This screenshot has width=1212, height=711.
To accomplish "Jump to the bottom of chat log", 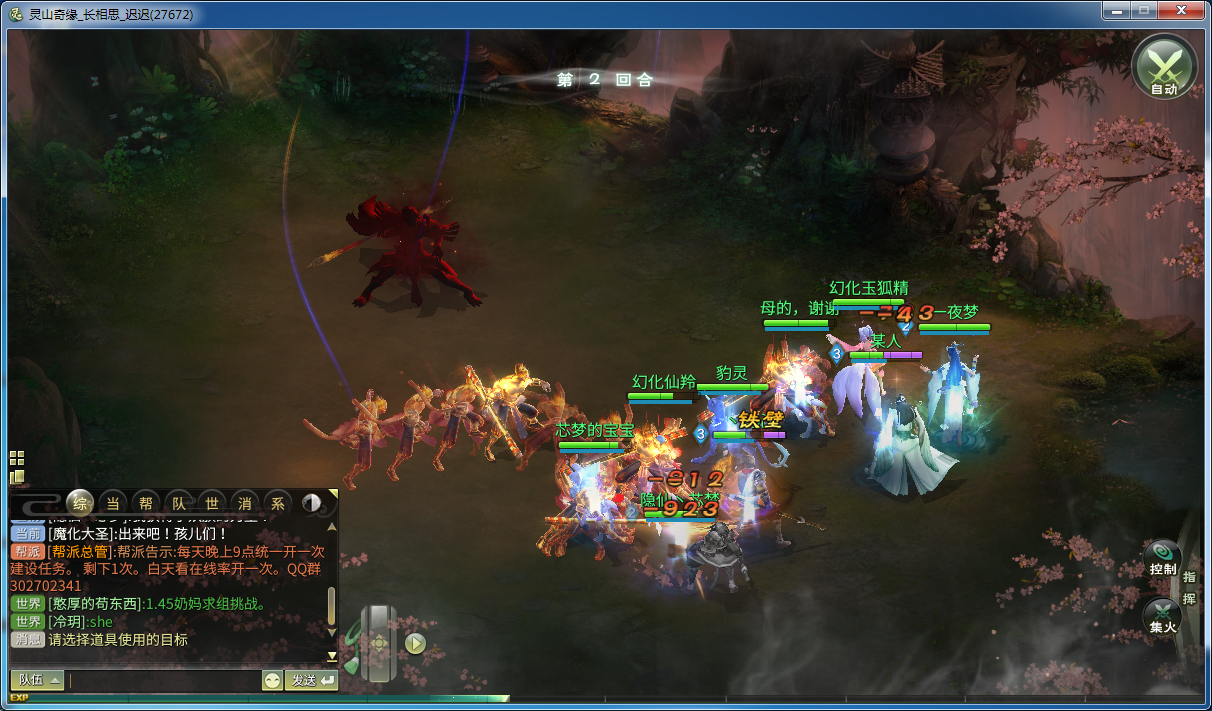I will click(x=332, y=656).
